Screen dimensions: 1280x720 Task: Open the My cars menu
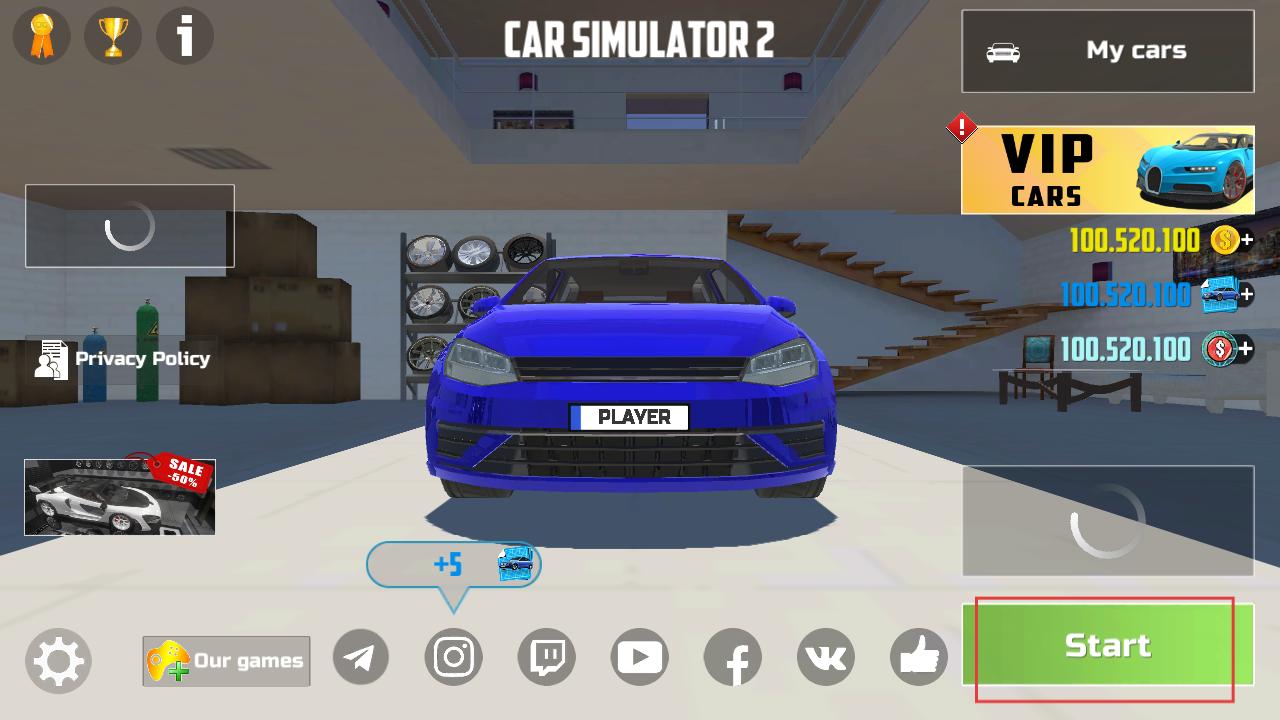tap(1107, 51)
